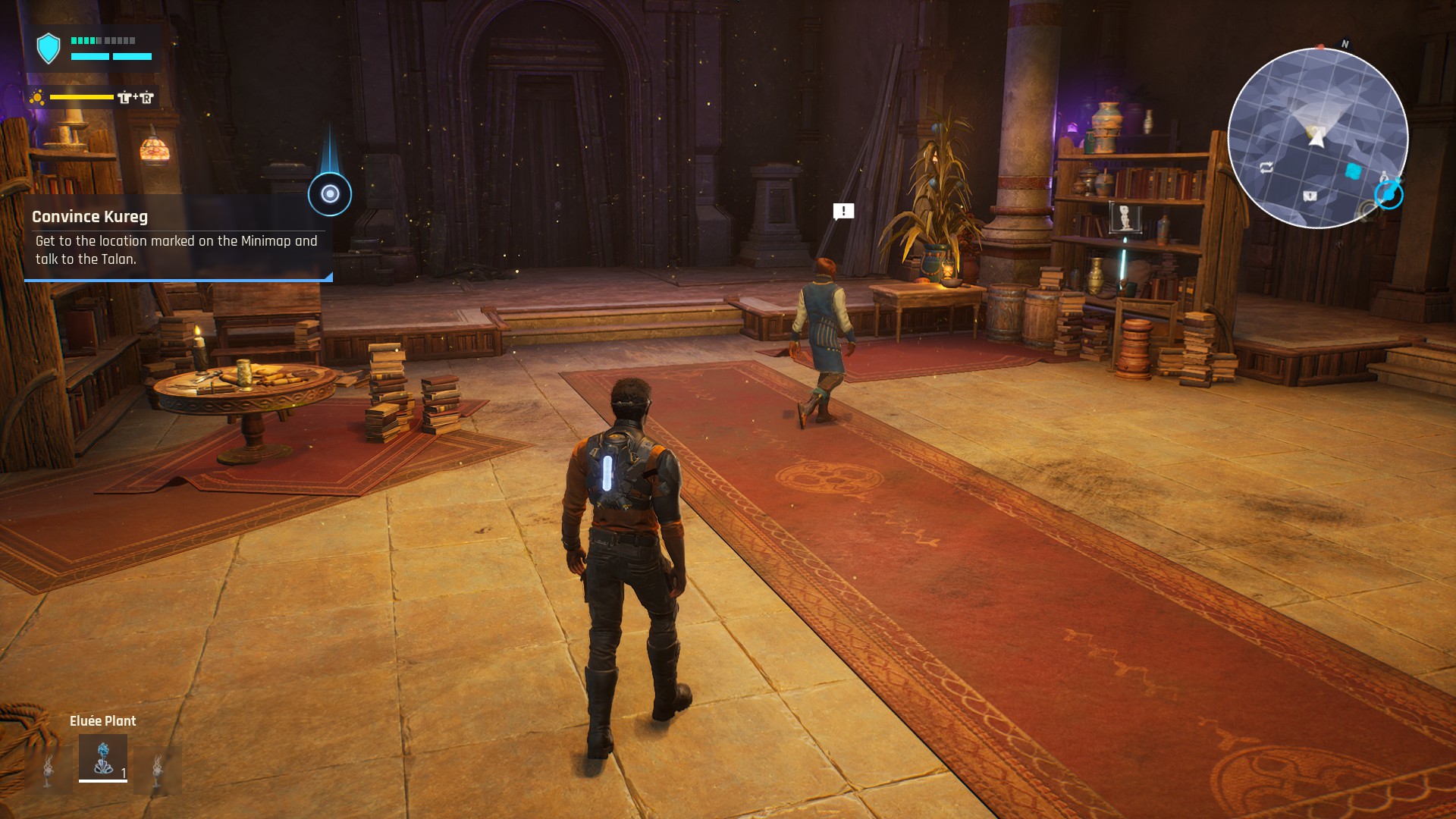Open the Convince Kureg quest tracker

click(x=178, y=237)
